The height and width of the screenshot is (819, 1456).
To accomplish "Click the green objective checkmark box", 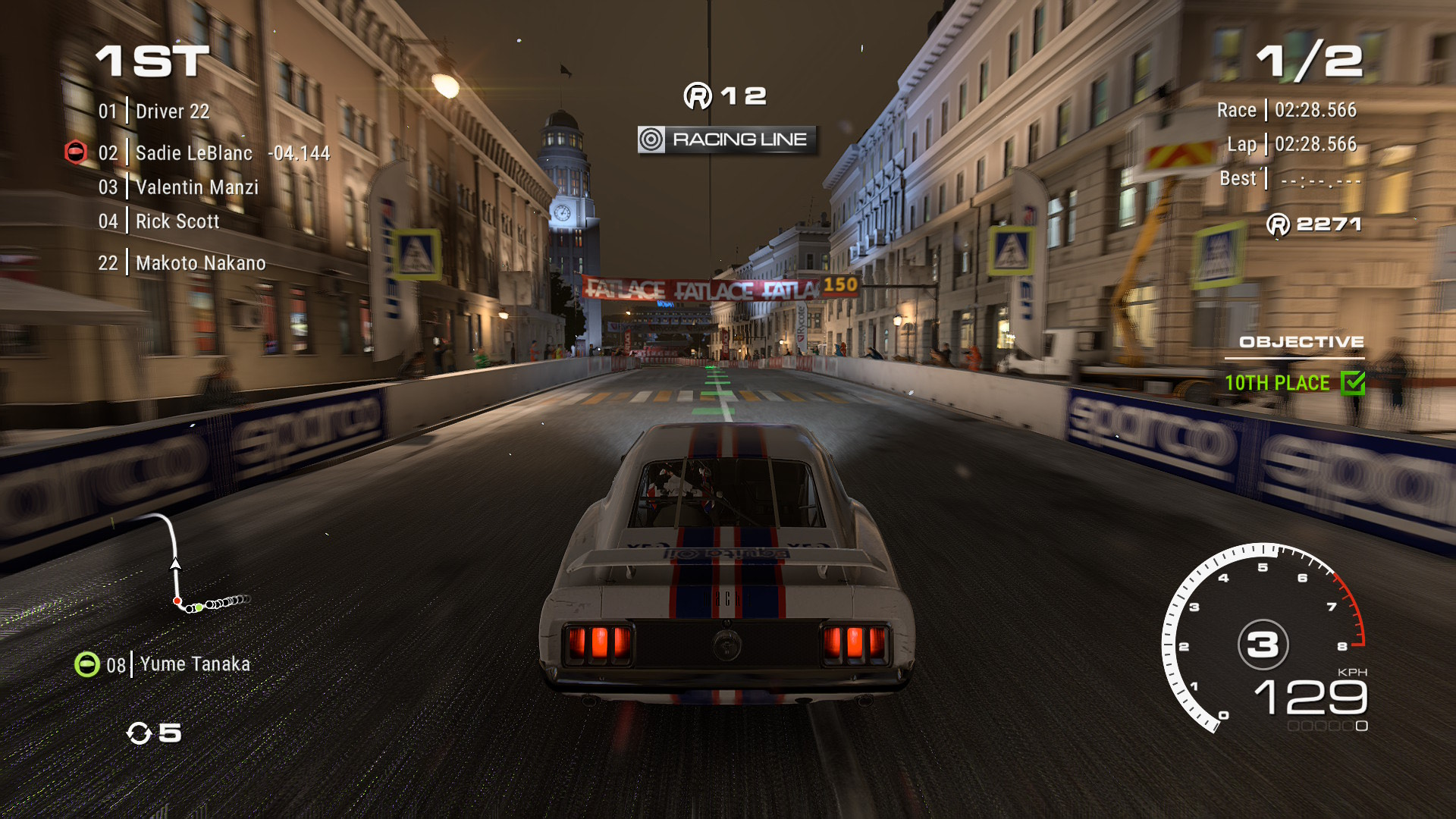I will coord(1352,383).
